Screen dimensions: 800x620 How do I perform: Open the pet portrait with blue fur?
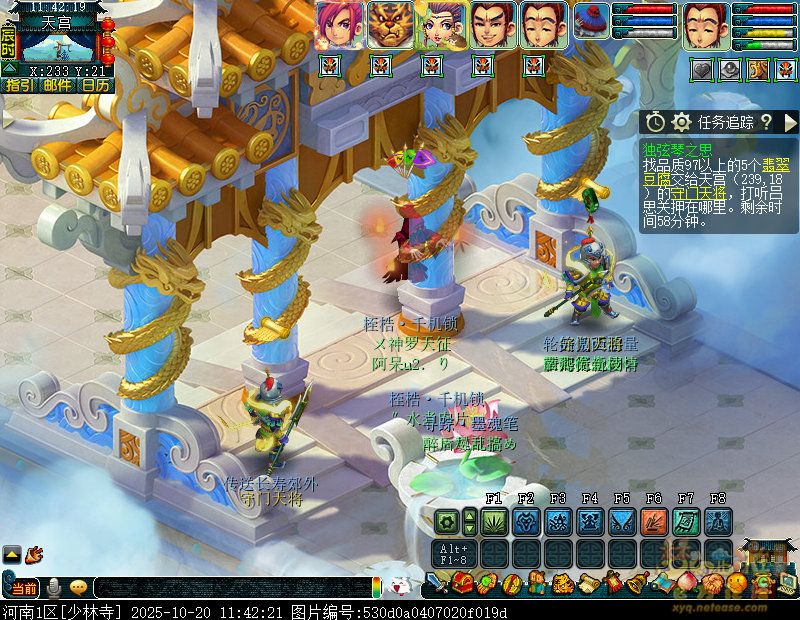point(591,21)
